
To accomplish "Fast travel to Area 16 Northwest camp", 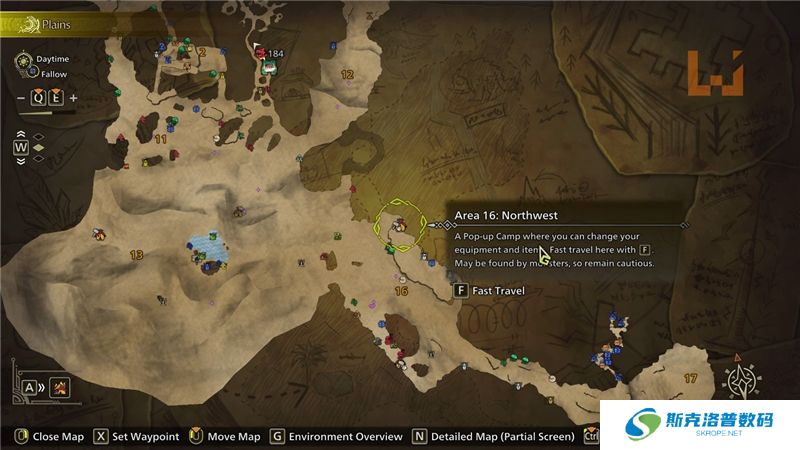I will click(x=490, y=291).
